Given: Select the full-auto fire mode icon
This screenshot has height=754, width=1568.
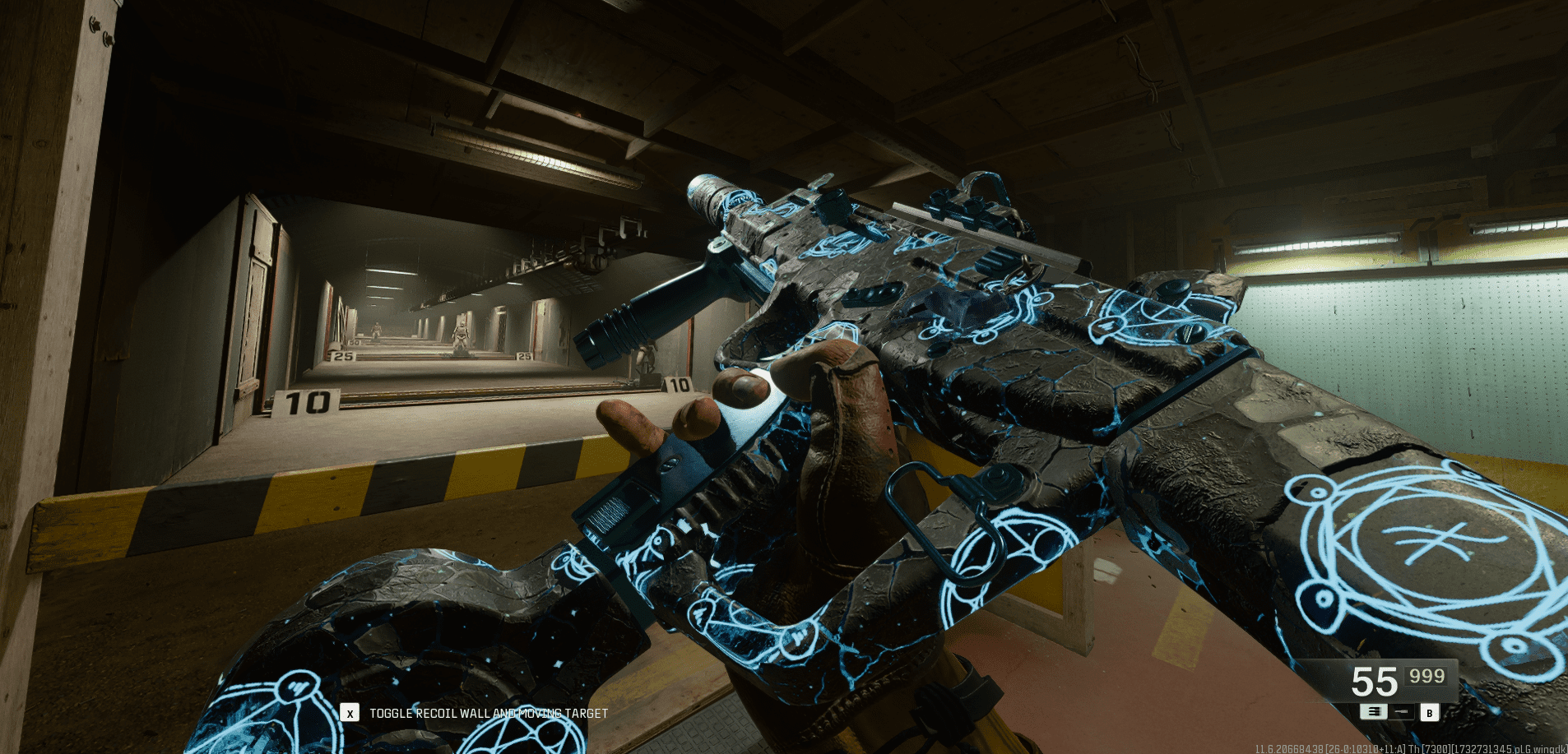Looking at the screenshot, I should (1372, 711).
